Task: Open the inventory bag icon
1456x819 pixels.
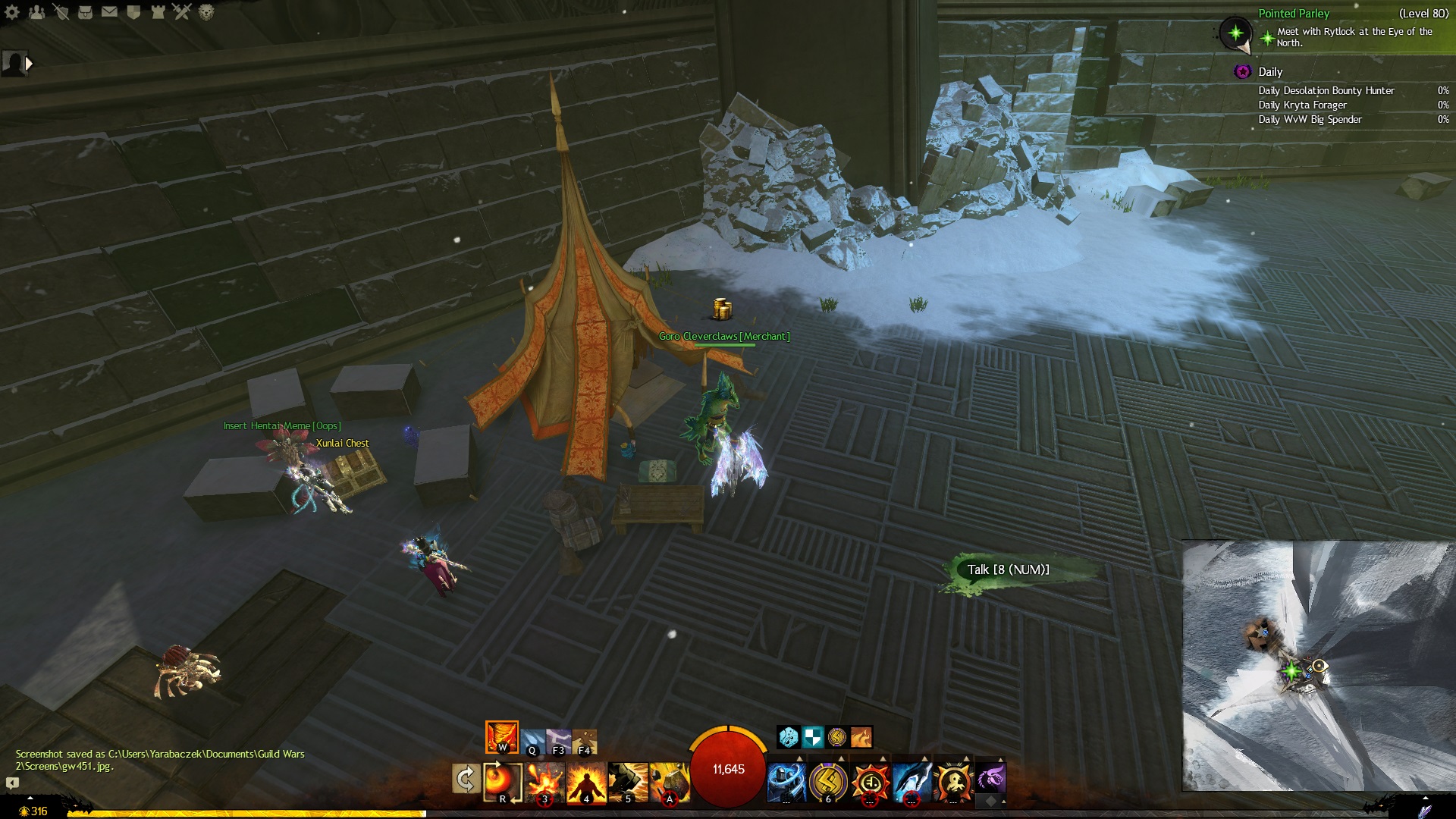Action: click(x=86, y=12)
